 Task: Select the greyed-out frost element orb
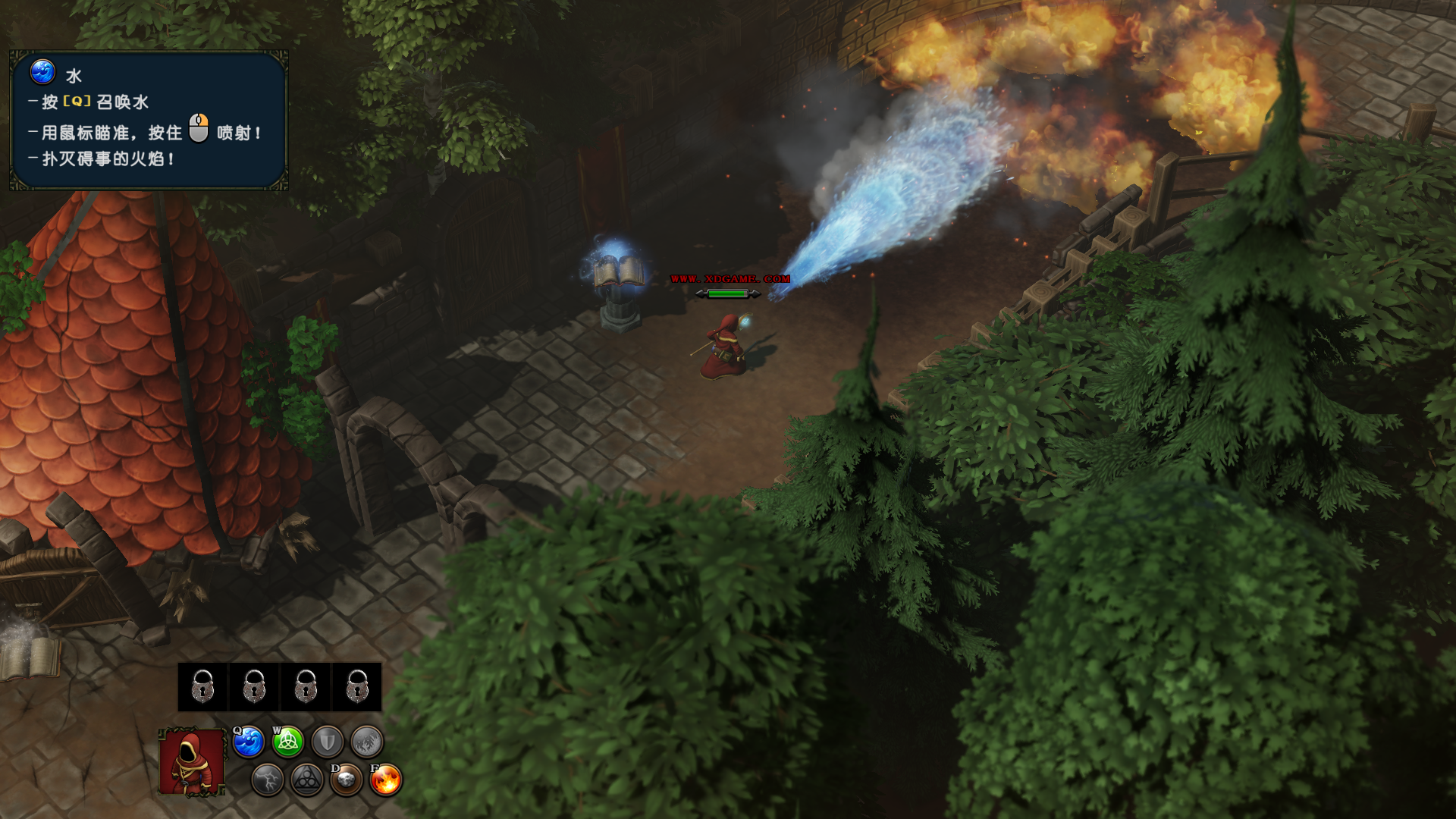coord(367,742)
